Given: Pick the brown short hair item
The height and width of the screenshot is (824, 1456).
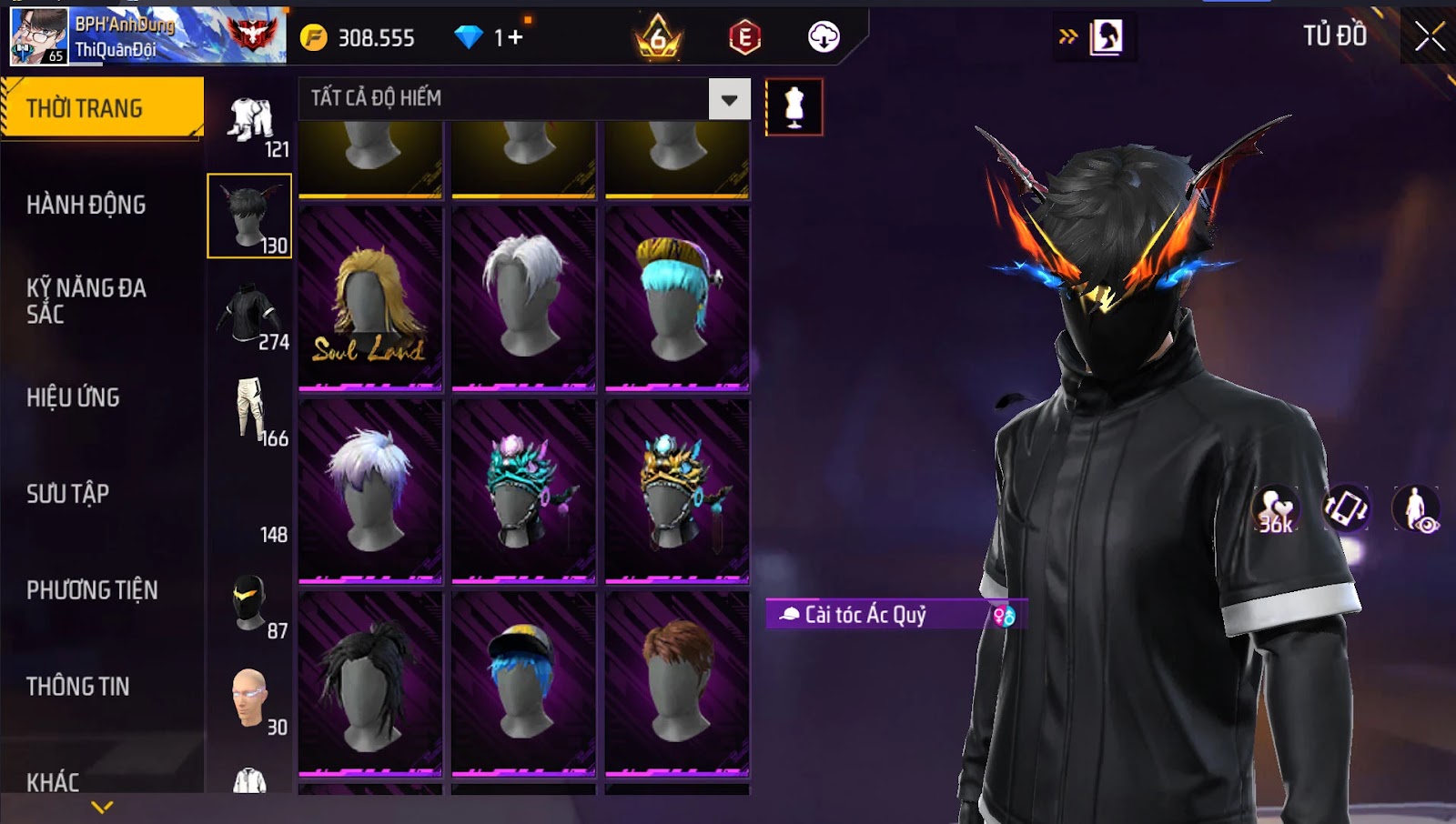Looking at the screenshot, I should (x=677, y=684).
